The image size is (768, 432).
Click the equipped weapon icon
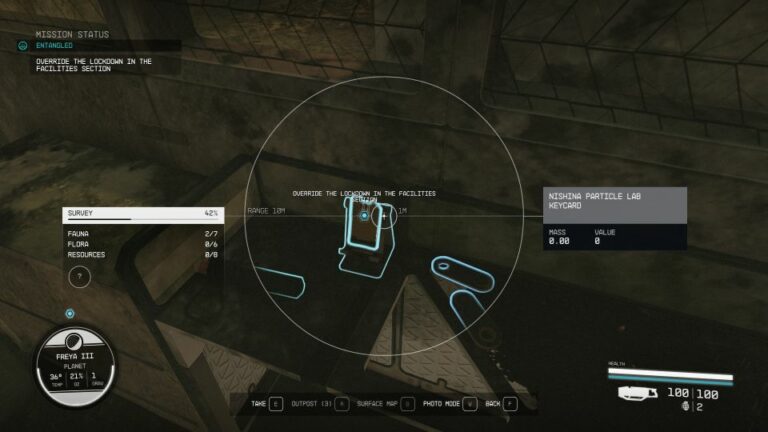(x=637, y=393)
